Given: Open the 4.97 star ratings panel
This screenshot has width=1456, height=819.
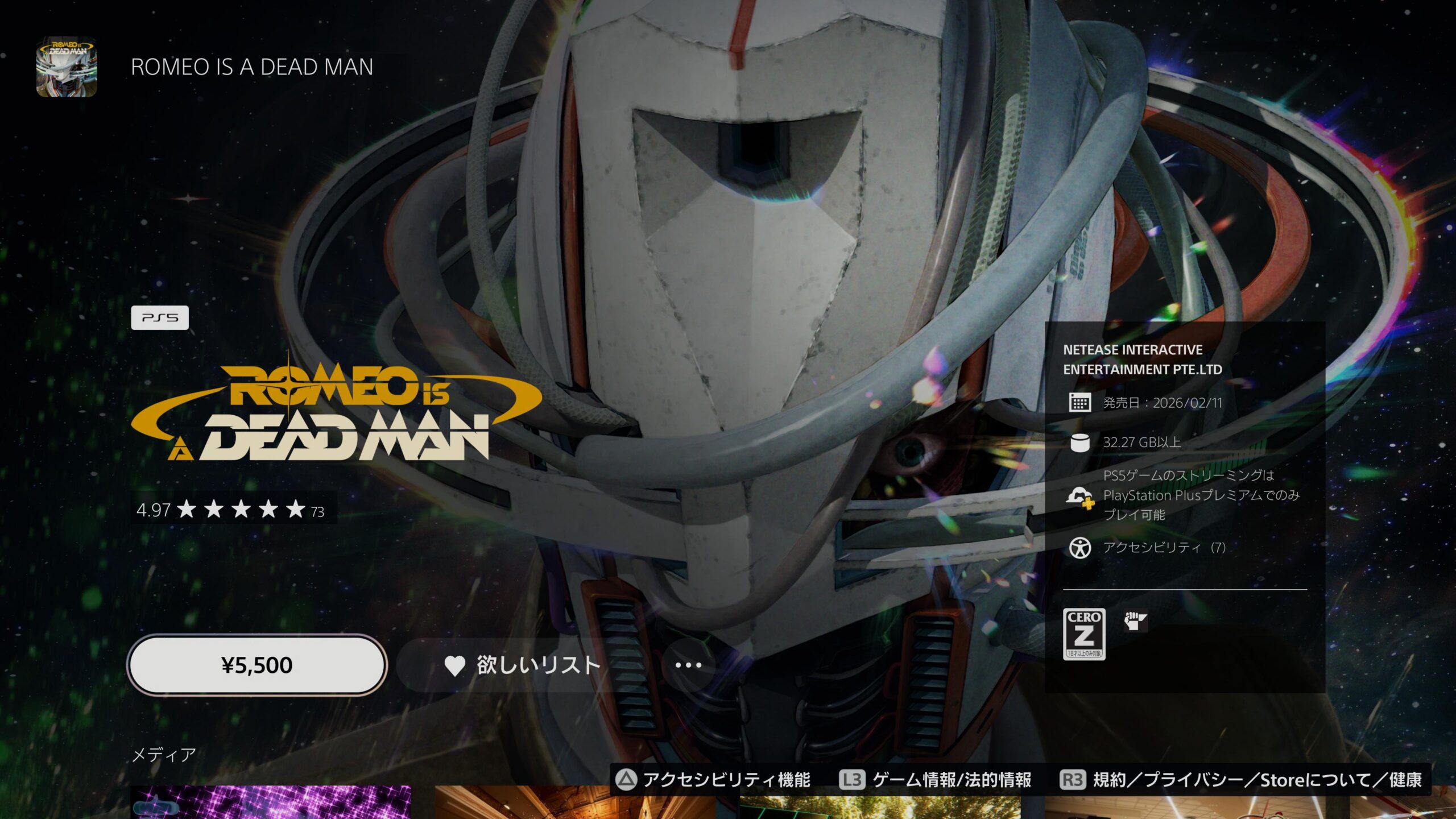Looking at the screenshot, I should [x=233, y=509].
